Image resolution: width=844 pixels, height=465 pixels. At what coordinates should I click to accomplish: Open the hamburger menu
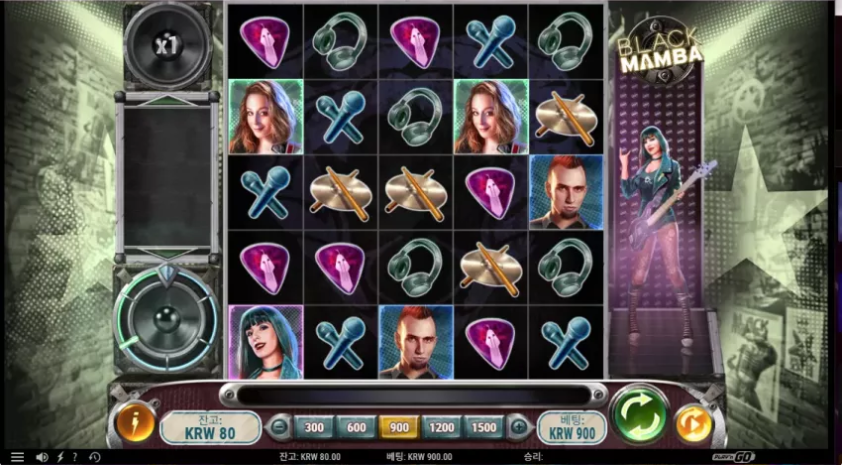coord(17,457)
